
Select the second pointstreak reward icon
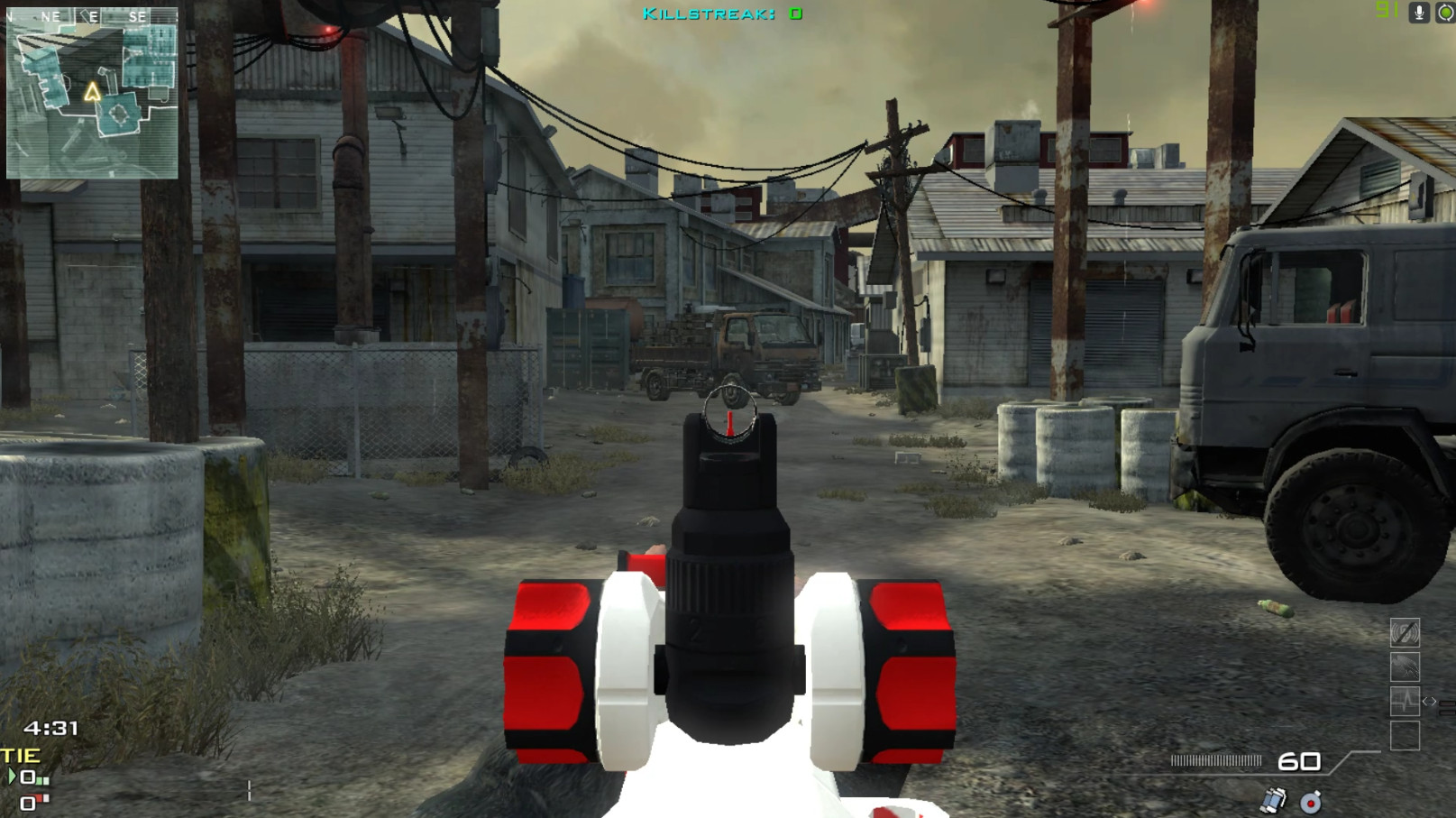[x=1405, y=666]
